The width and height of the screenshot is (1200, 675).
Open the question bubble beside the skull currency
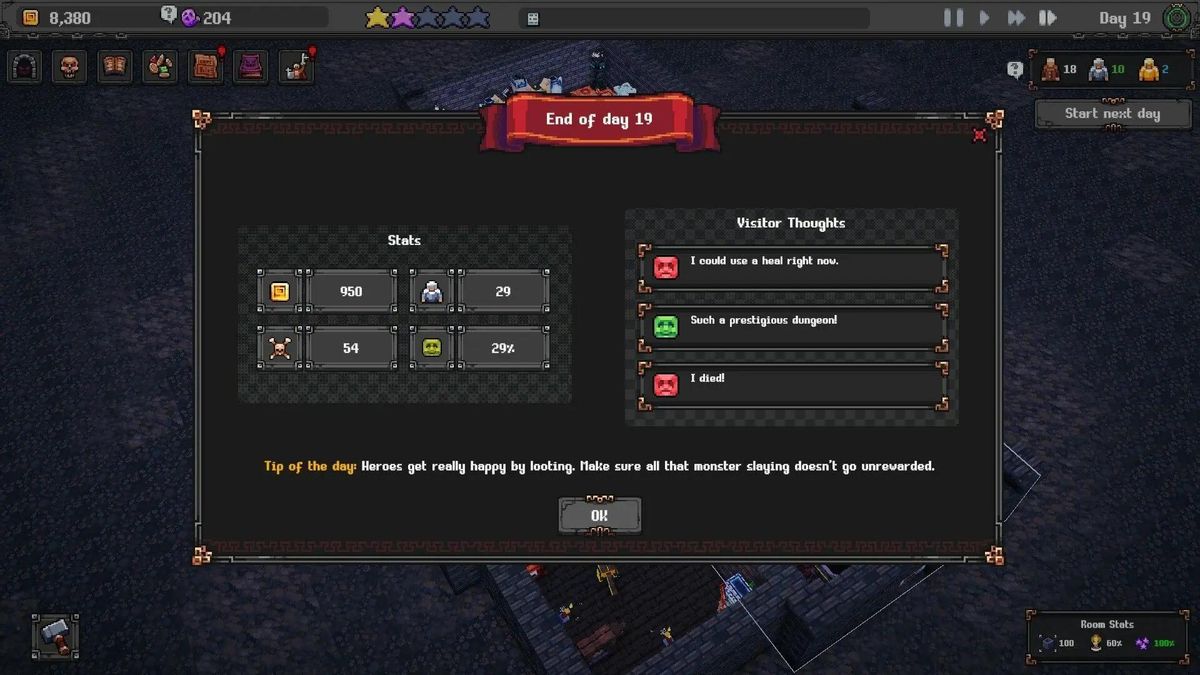point(168,14)
